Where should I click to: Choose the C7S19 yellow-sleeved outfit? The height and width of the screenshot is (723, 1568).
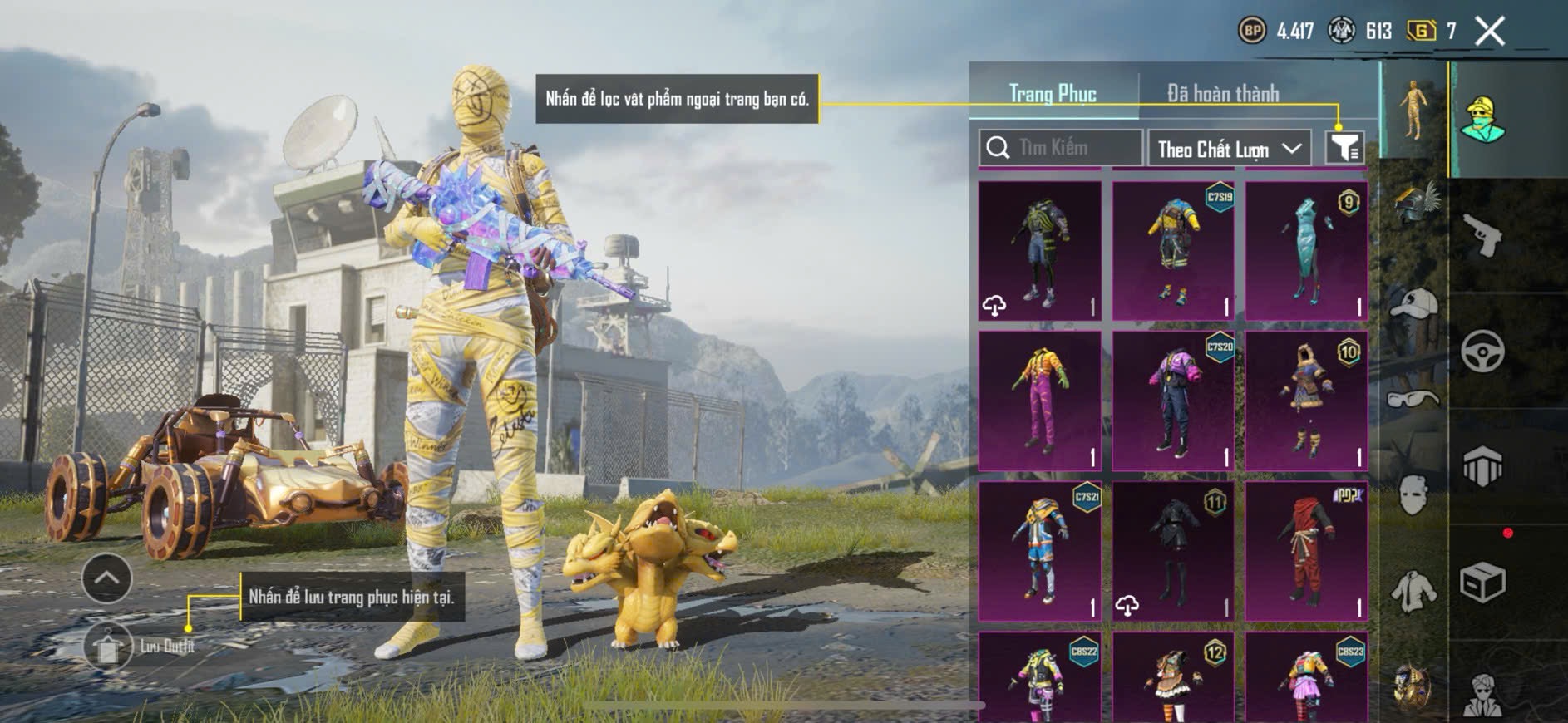tap(1173, 250)
